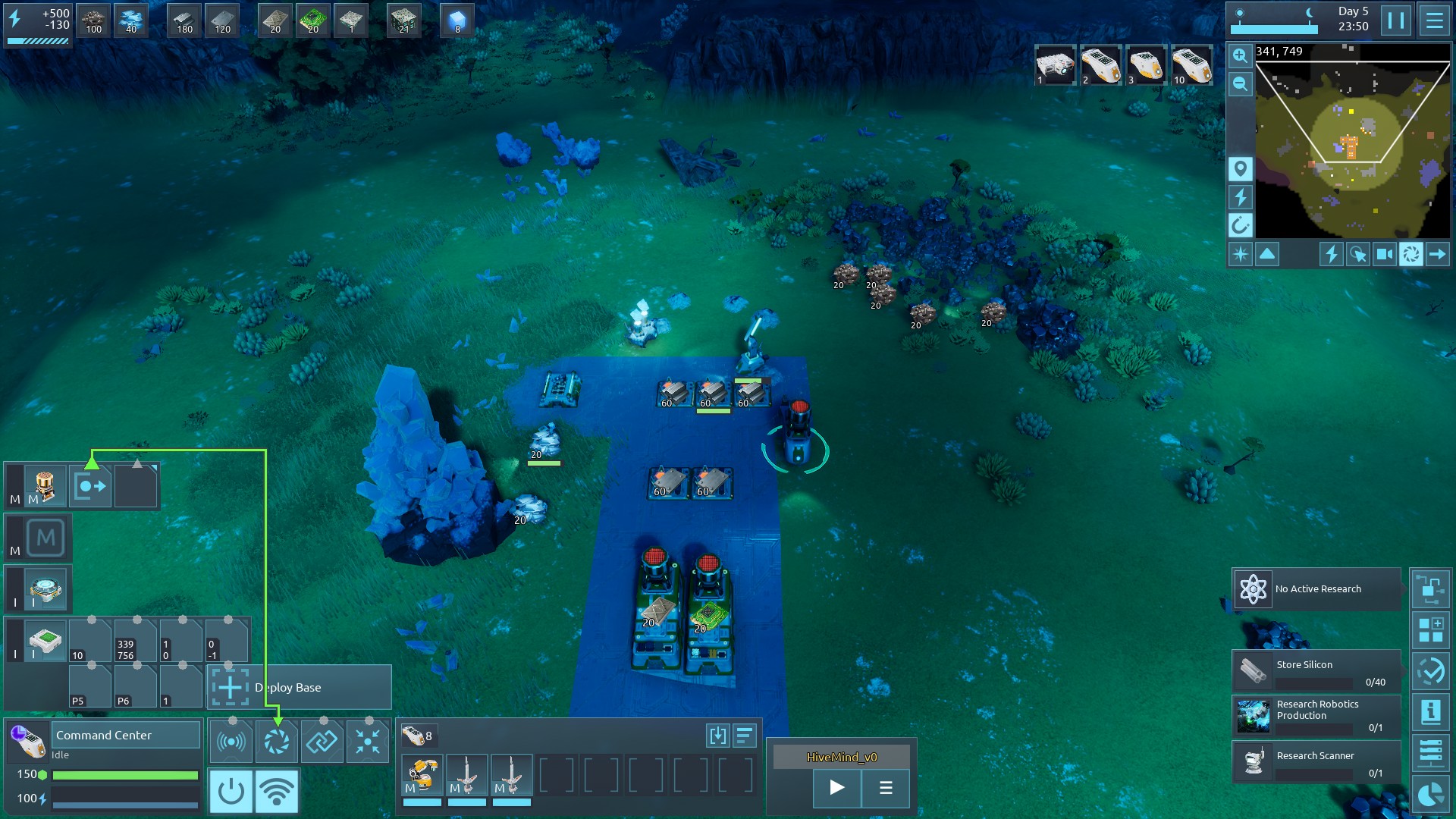
Task: Zoom out on the minimap
Action: pyautogui.click(x=1240, y=83)
